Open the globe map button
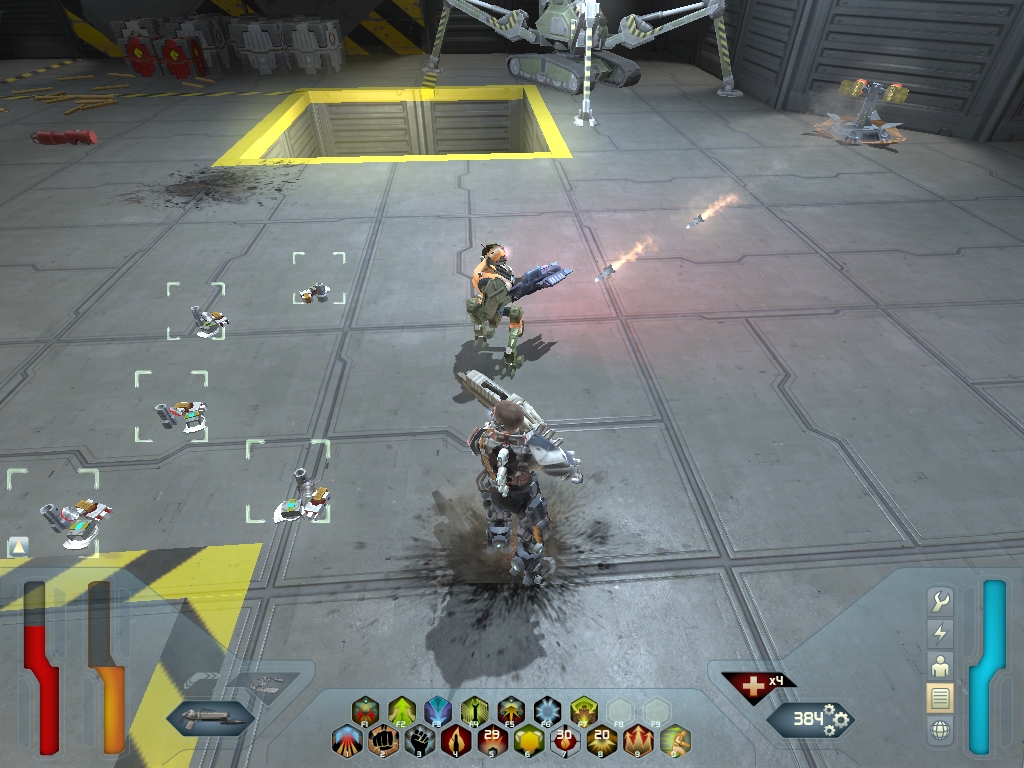 click(940, 730)
